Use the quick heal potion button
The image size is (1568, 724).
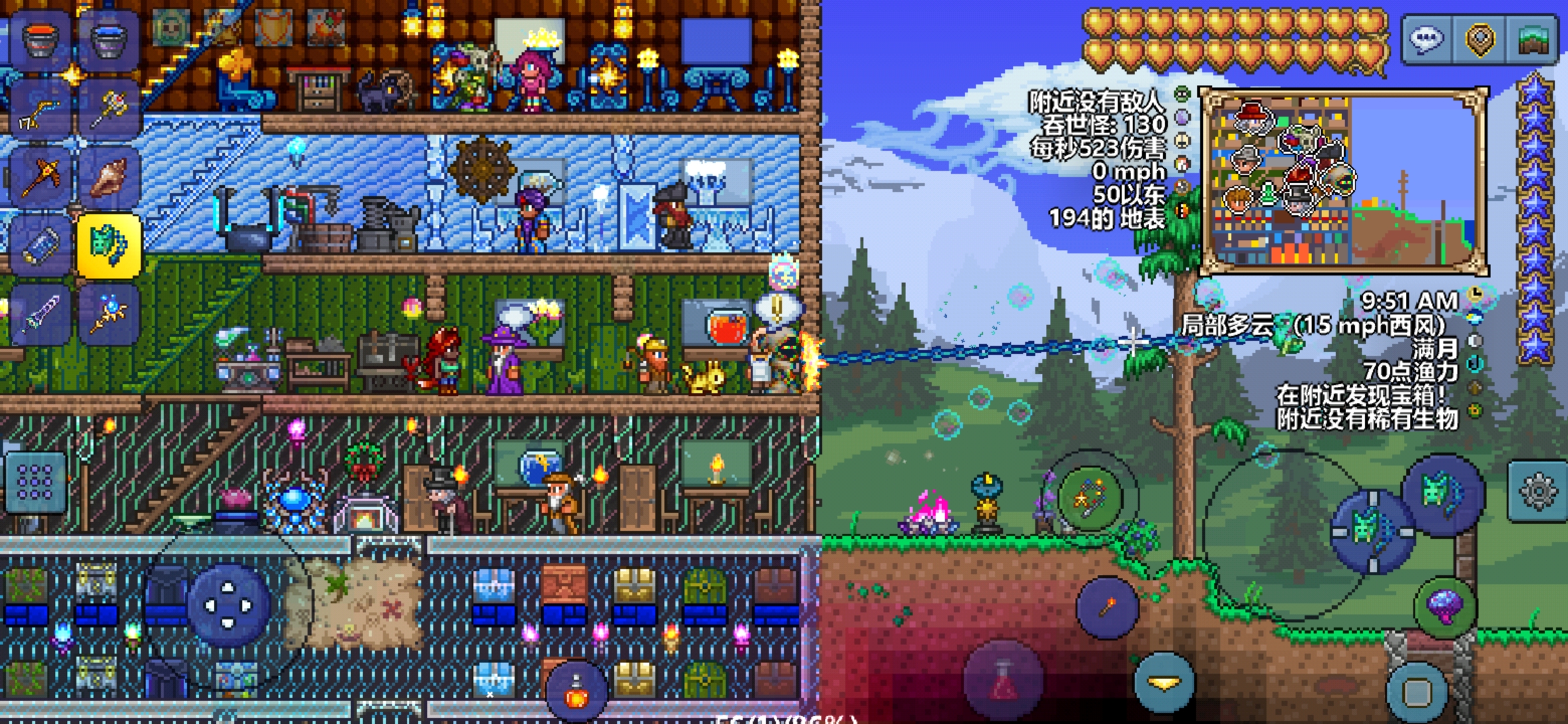tap(1003, 679)
